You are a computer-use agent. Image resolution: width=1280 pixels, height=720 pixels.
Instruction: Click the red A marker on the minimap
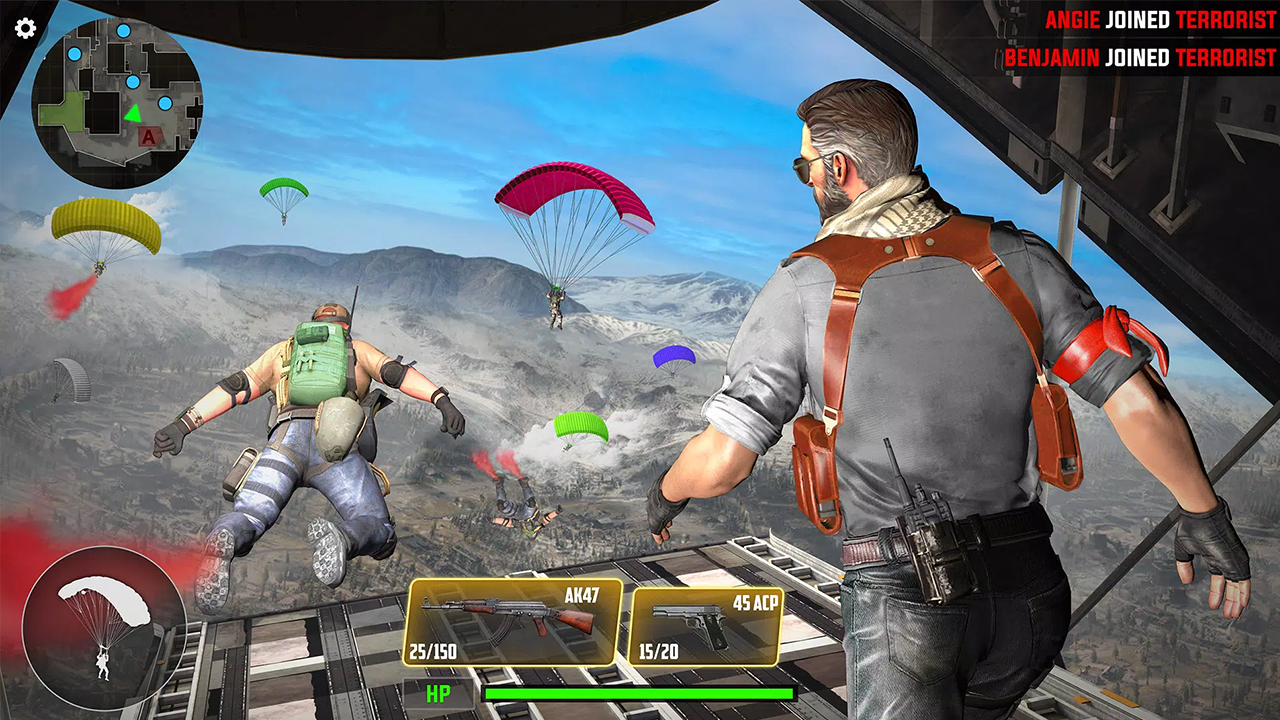tap(148, 137)
